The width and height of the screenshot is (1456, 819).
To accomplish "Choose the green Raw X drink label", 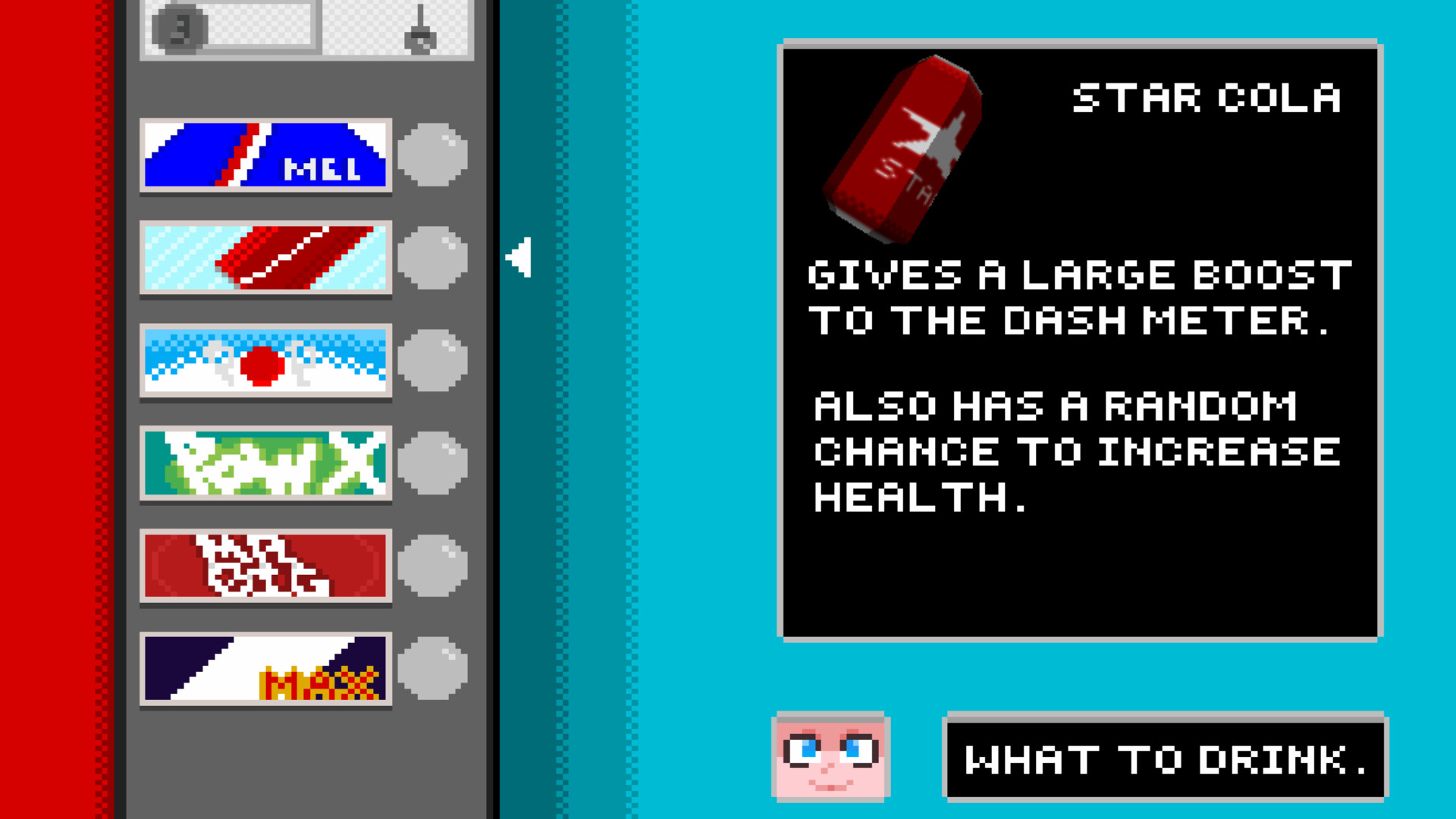I will pos(266,463).
